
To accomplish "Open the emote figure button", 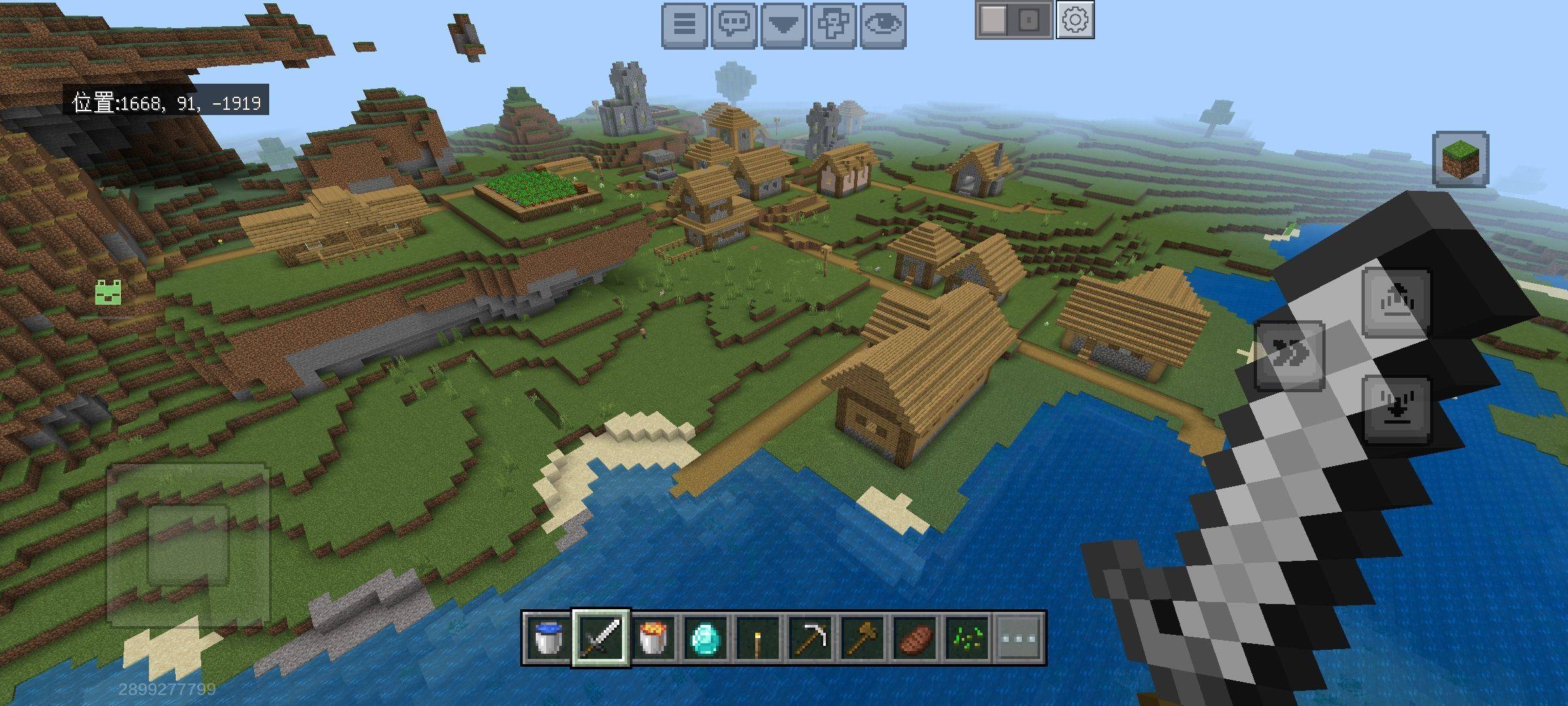I will tap(833, 25).
